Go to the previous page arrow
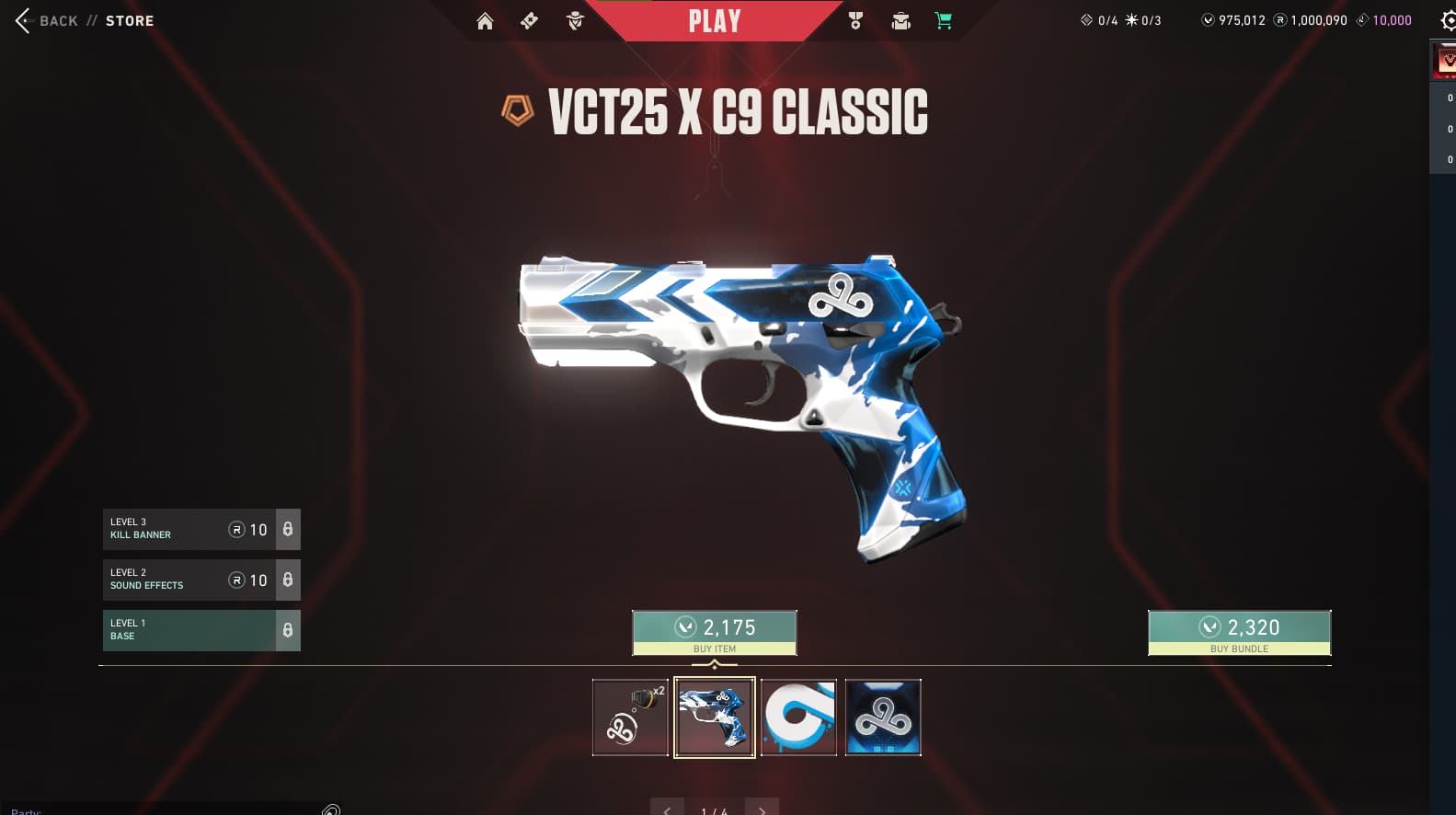1456x815 pixels. pos(667,809)
